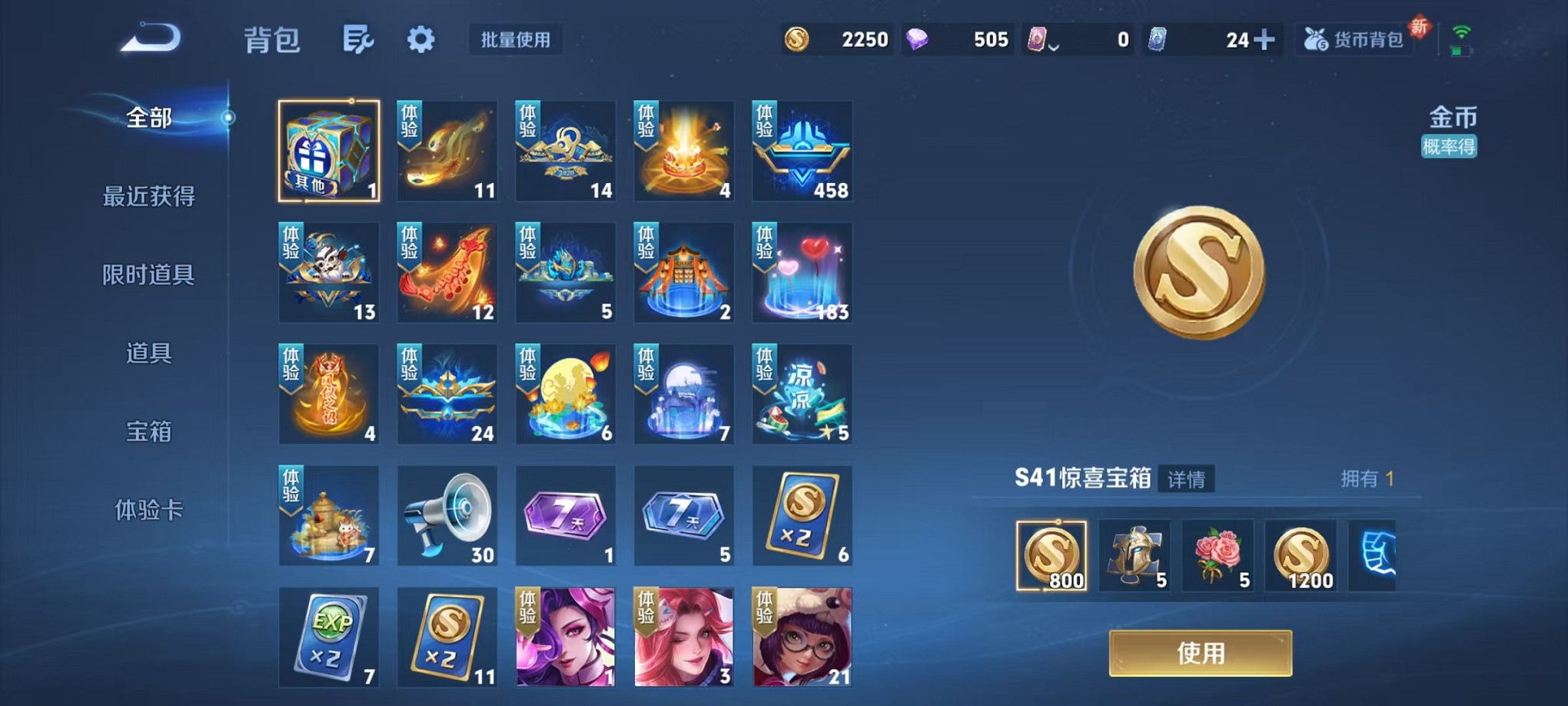Select the EXP ×2 card item
The height and width of the screenshot is (706, 1568).
point(329,638)
